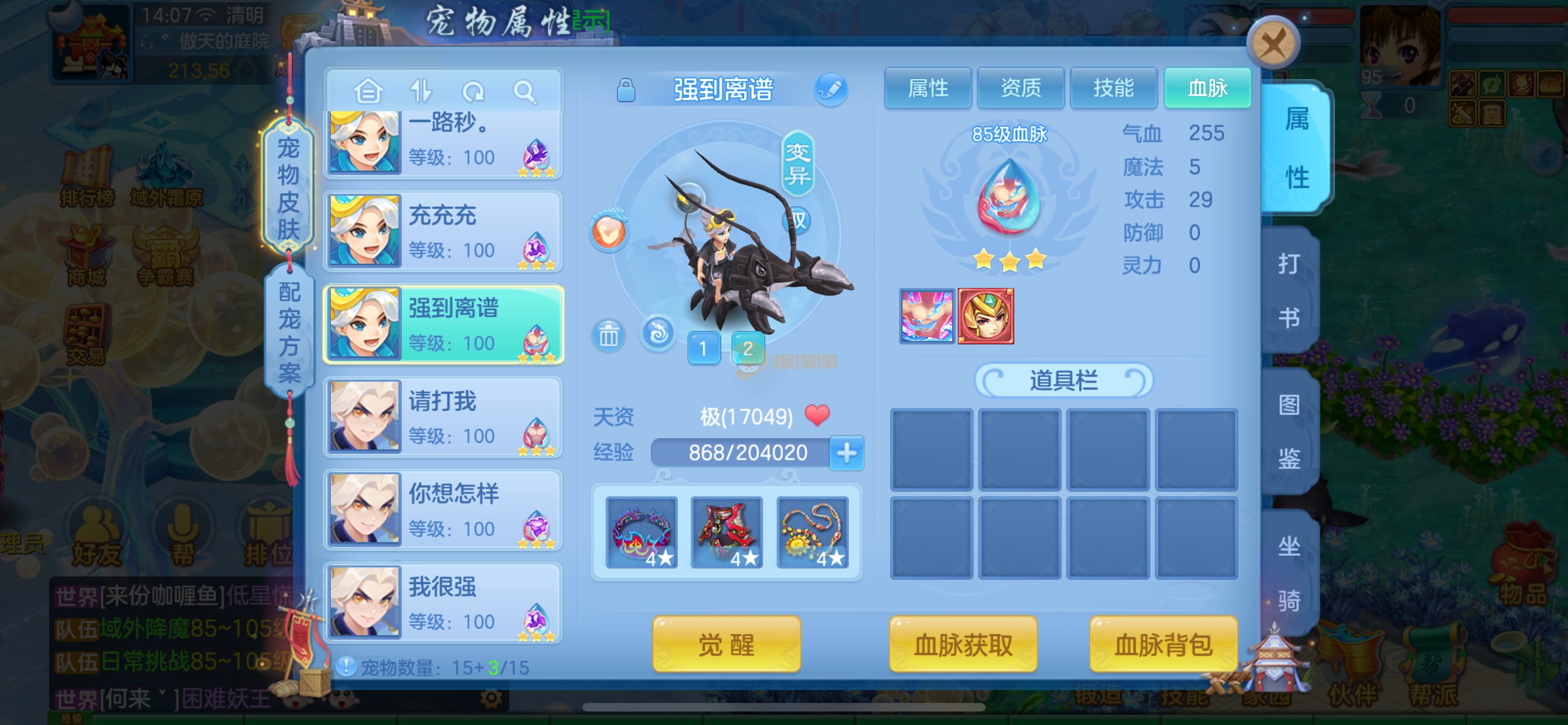Close the pet attributes window
This screenshot has width=1568, height=725.
pos(1273,44)
